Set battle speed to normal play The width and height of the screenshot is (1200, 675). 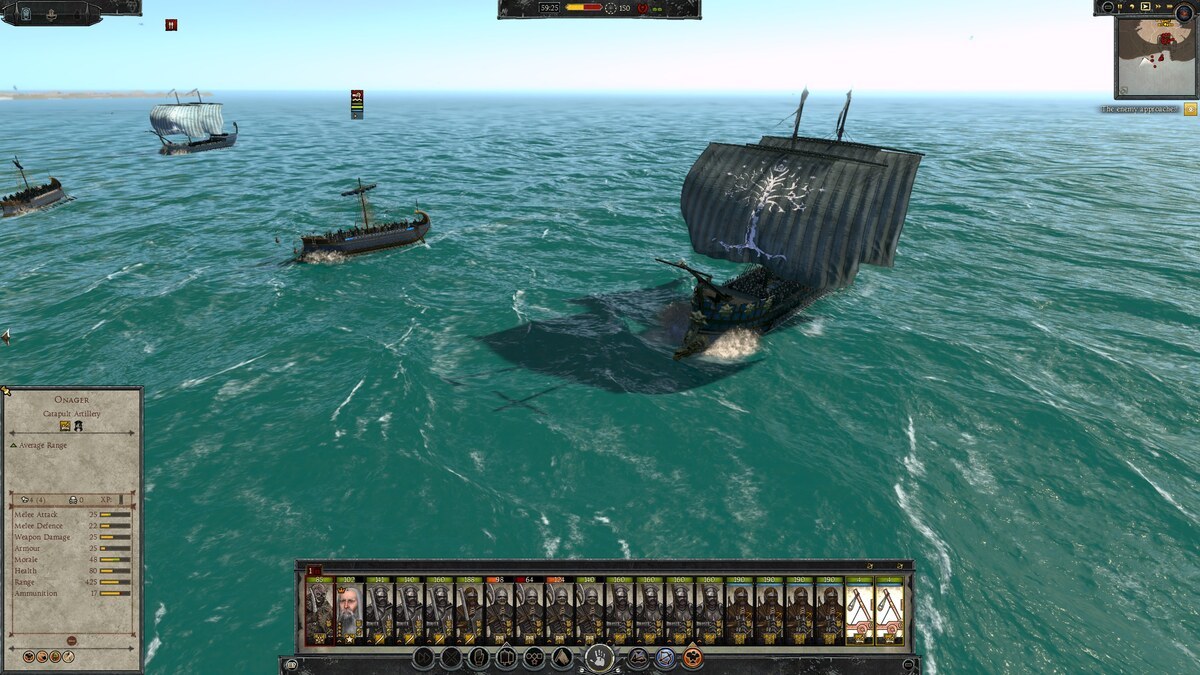pos(1146,7)
